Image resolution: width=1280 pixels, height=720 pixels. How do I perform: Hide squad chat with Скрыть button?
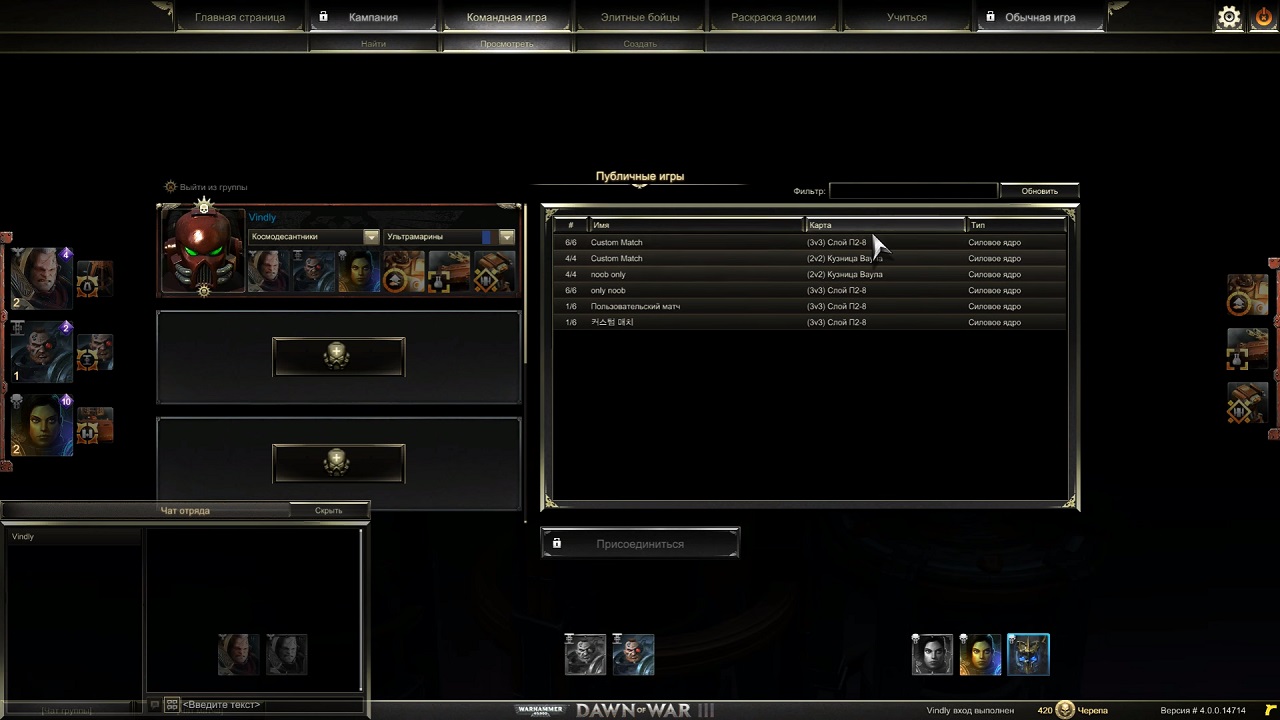(x=328, y=510)
